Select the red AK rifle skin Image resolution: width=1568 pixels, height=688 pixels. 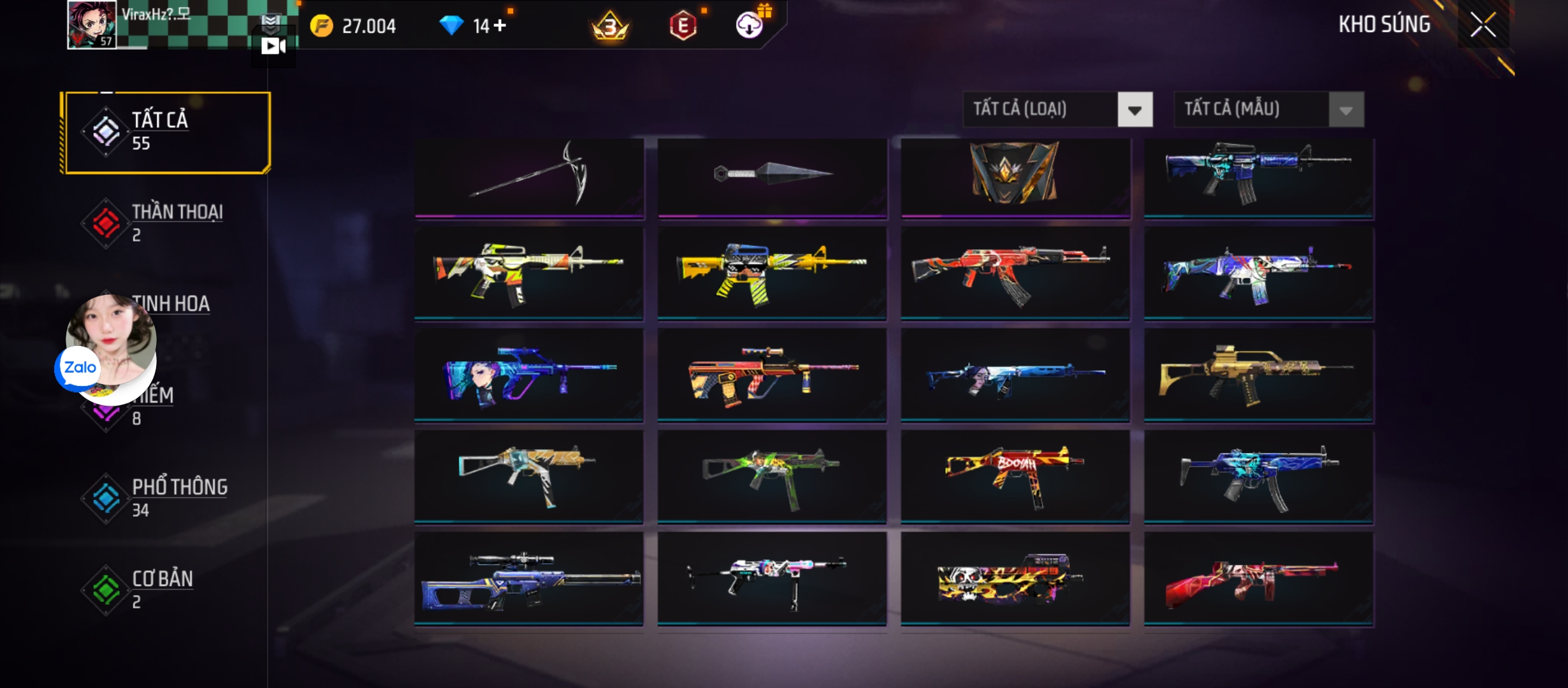(x=1015, y=273)
